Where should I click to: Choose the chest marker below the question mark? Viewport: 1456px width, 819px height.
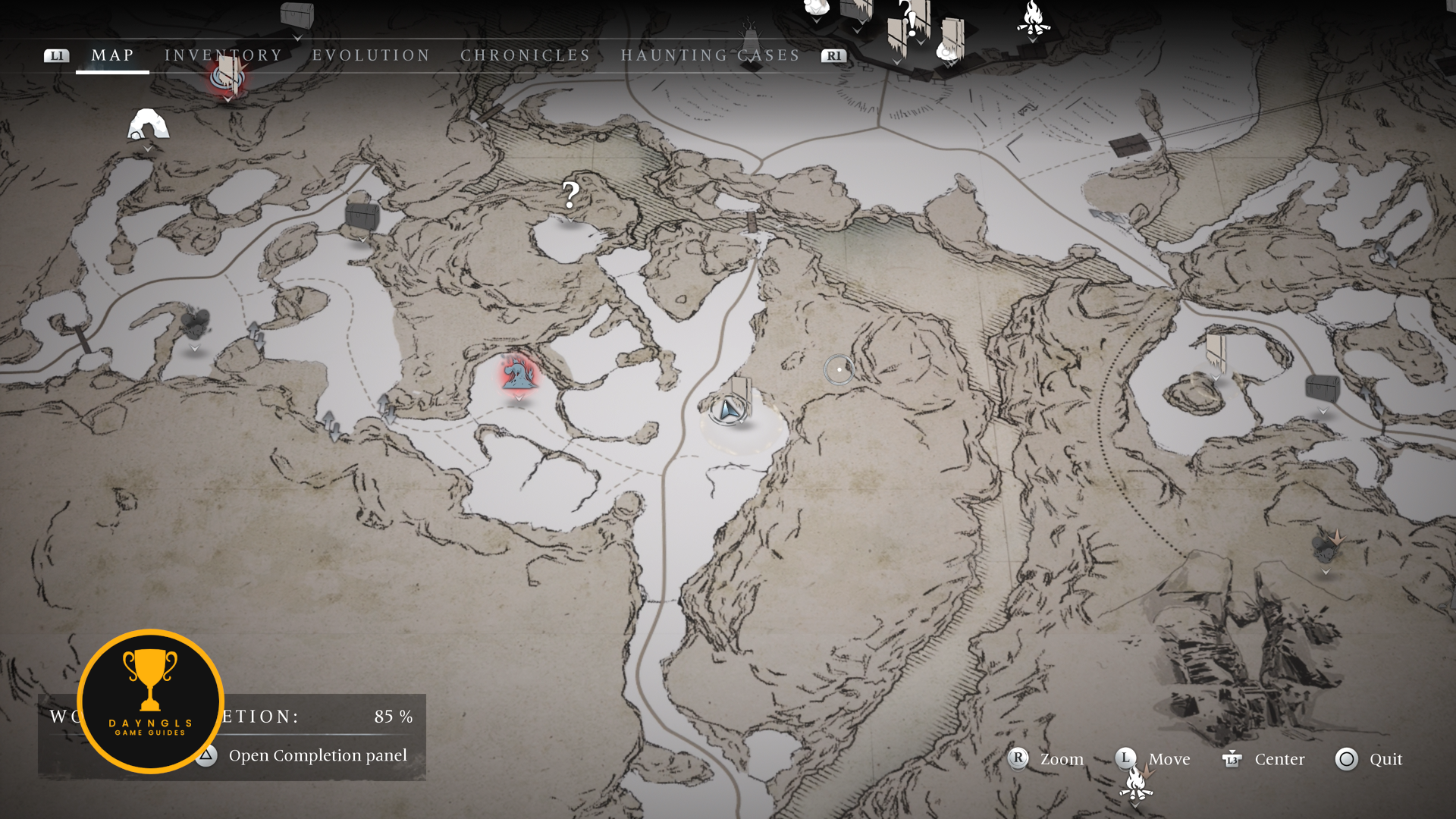362,217
